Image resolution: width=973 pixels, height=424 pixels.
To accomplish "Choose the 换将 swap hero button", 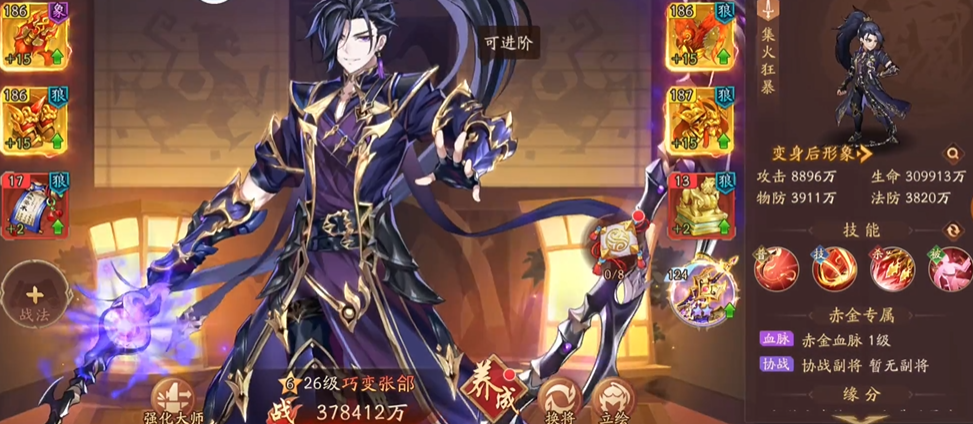I will click(558, 400).
